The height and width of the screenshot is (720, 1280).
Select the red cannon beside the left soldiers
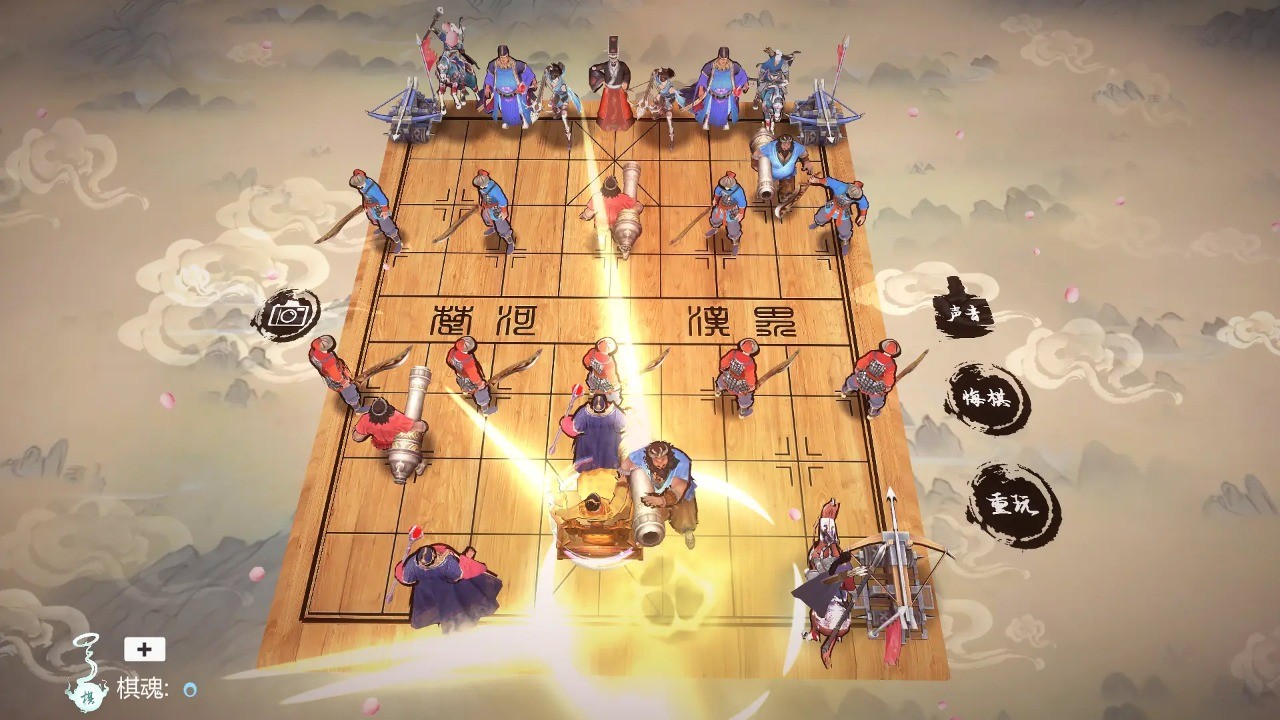pos(395,430)
